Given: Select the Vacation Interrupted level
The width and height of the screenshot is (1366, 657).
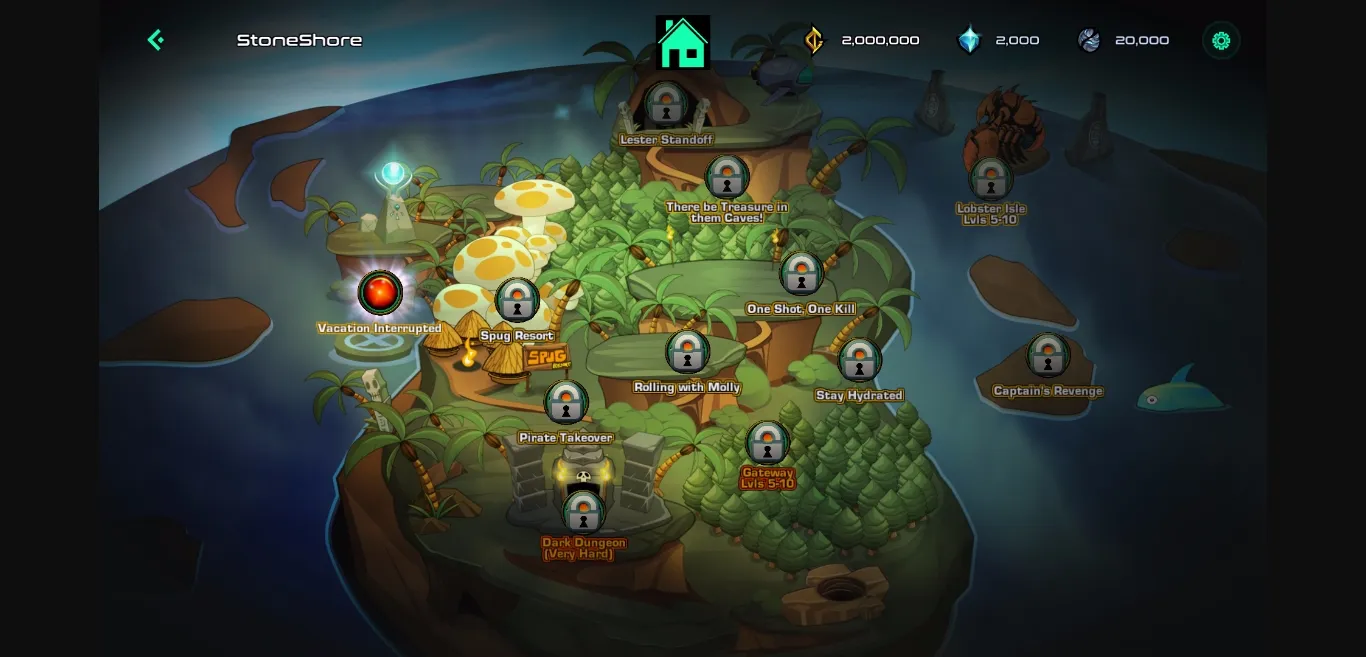Looking at the screenshot, I should (x=380, y=293).
